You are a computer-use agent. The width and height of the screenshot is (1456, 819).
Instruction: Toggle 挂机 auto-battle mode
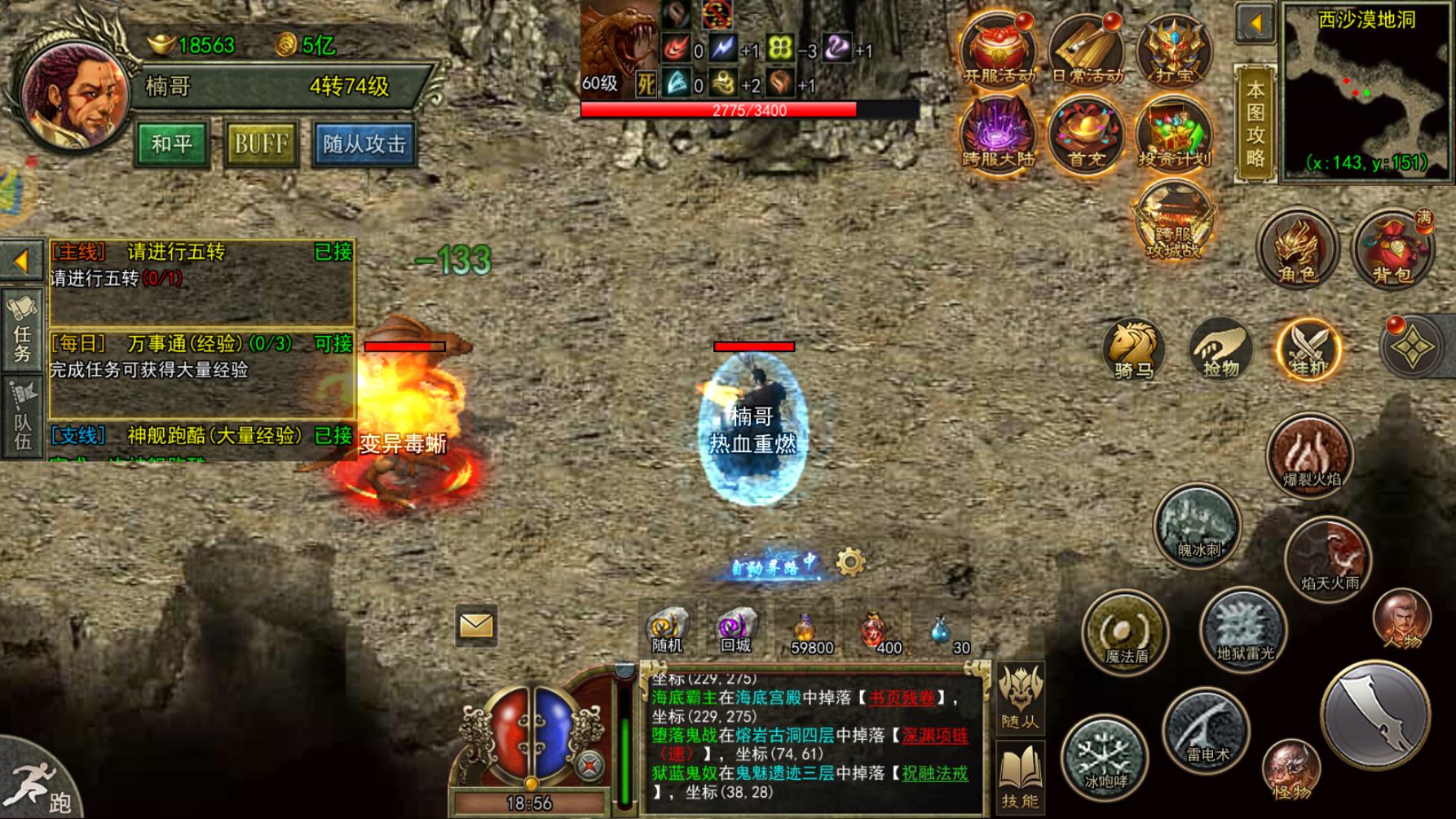[1308, 349]
